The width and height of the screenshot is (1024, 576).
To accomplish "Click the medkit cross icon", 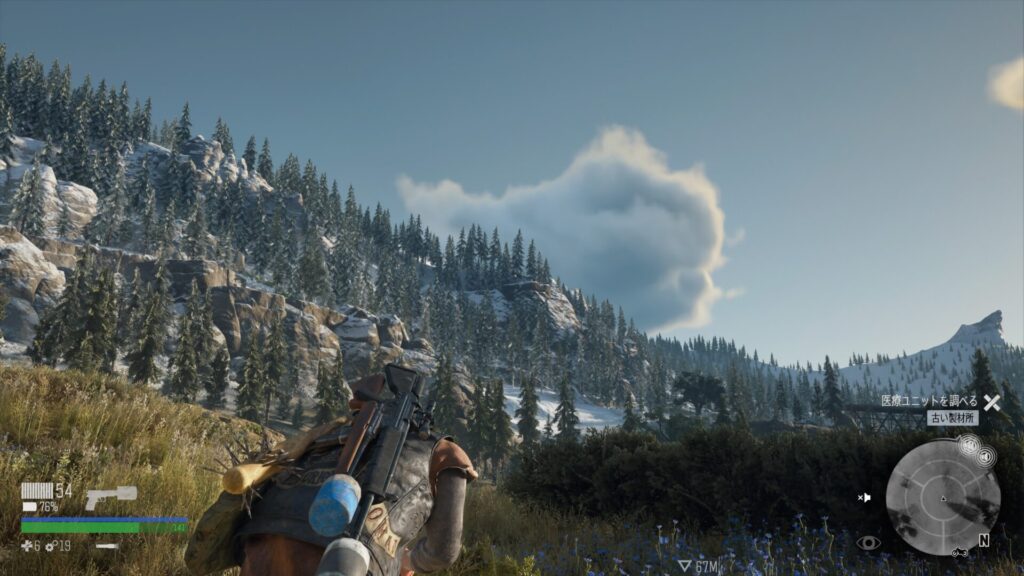I will (27, 546).
